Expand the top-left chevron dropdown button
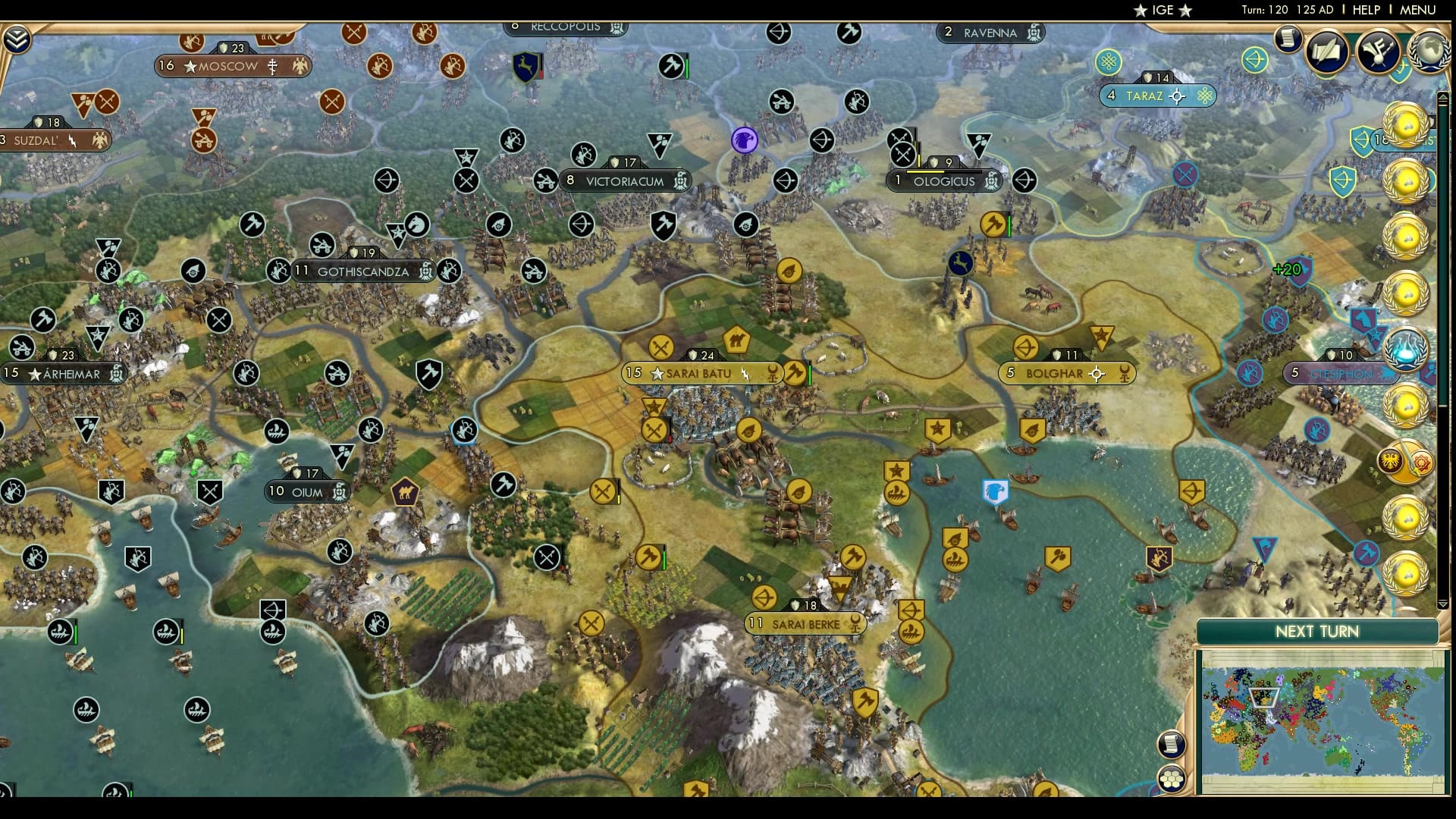This screenshot has width=1456, height=819. [16, 39]
